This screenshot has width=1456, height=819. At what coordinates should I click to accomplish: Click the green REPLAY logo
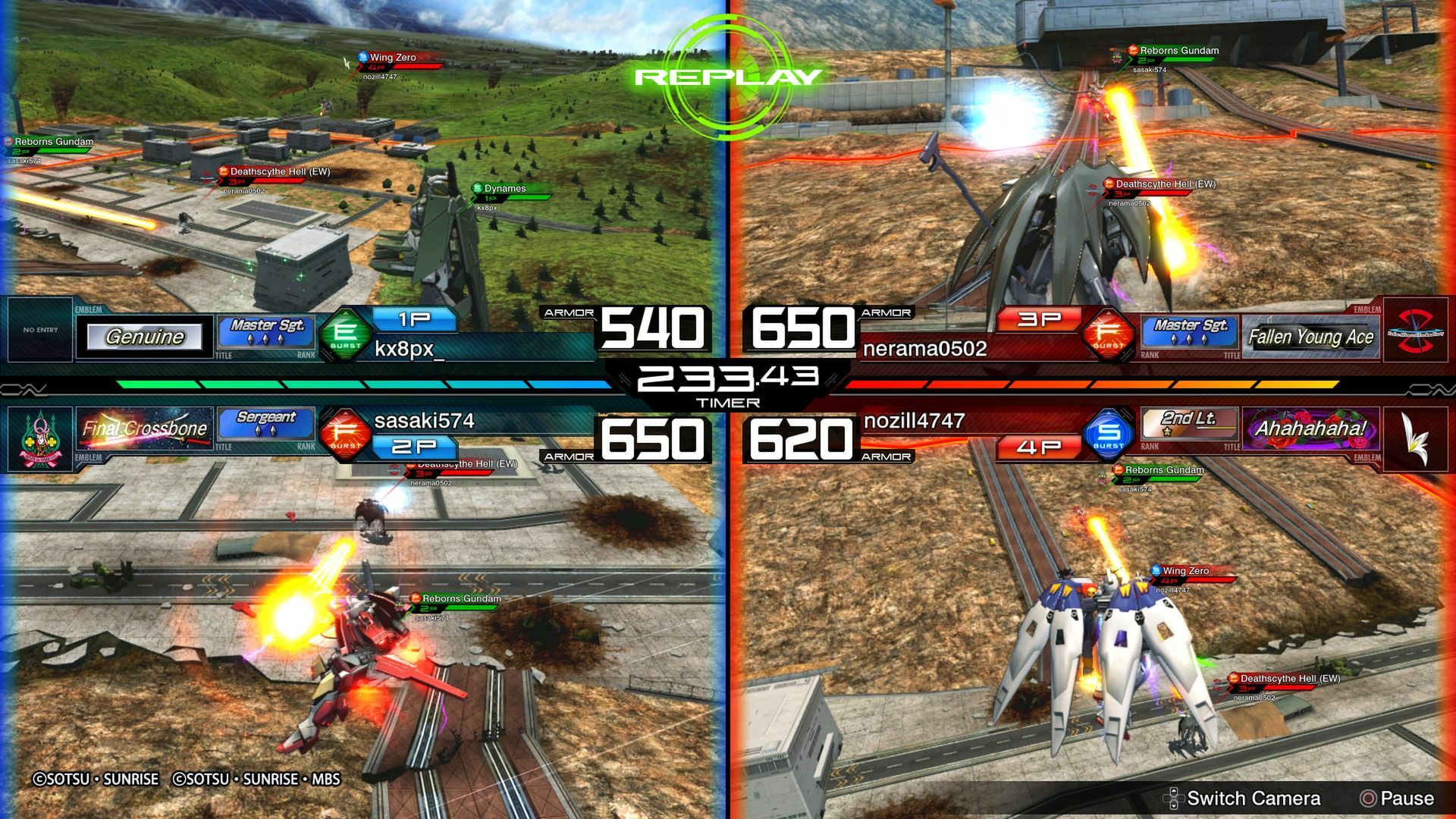(728, 76)
